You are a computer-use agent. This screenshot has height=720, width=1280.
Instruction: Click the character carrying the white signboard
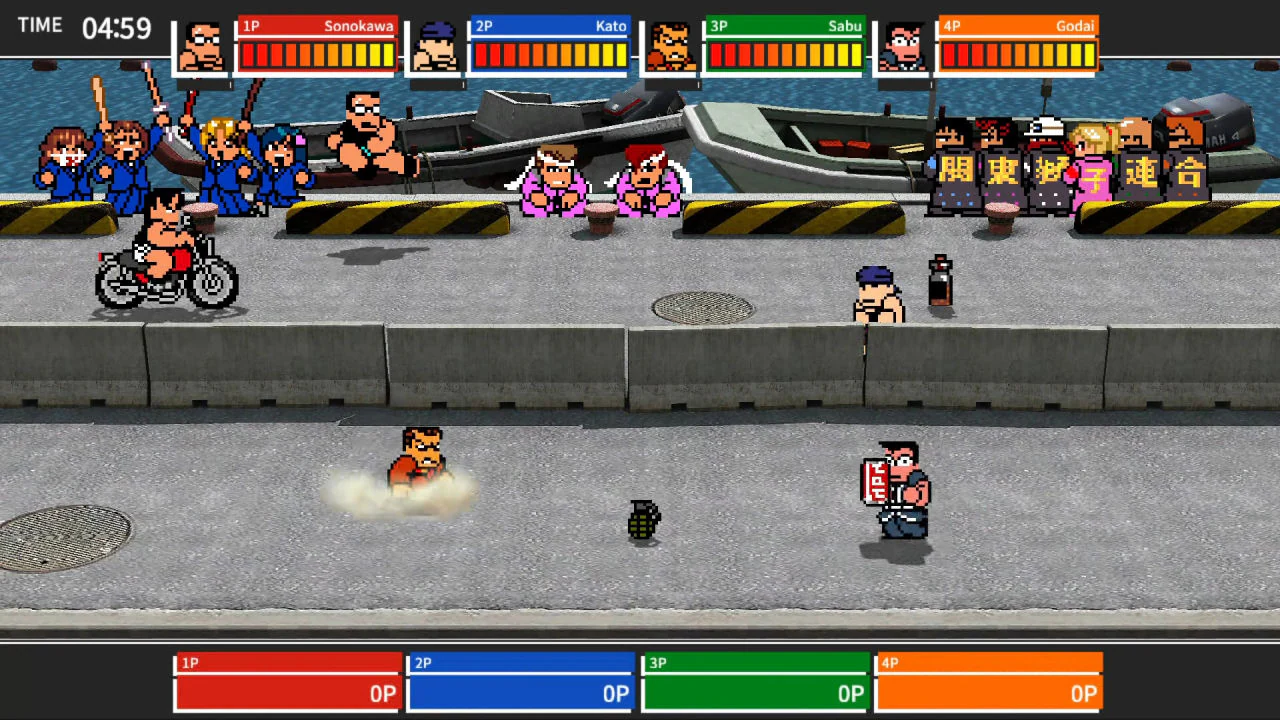point(895,490)
